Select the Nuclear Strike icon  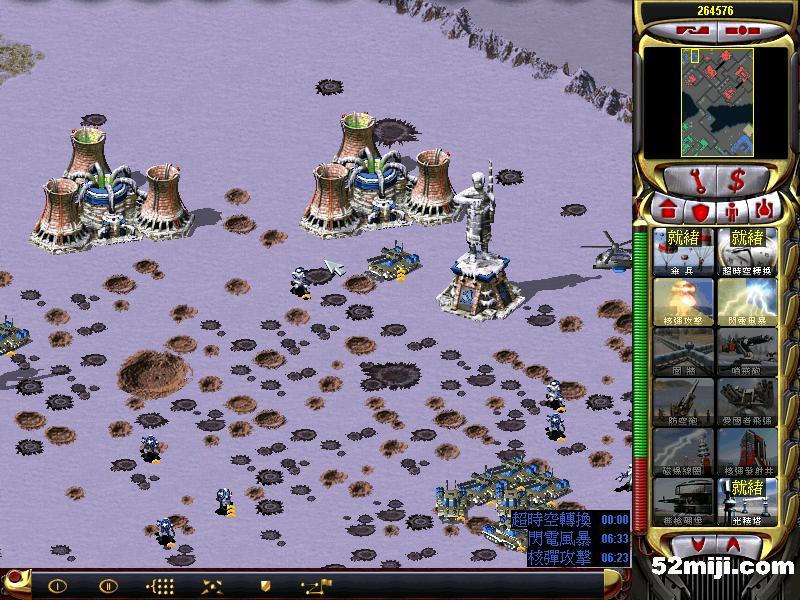pyautogui.click(x=683, y=301)
